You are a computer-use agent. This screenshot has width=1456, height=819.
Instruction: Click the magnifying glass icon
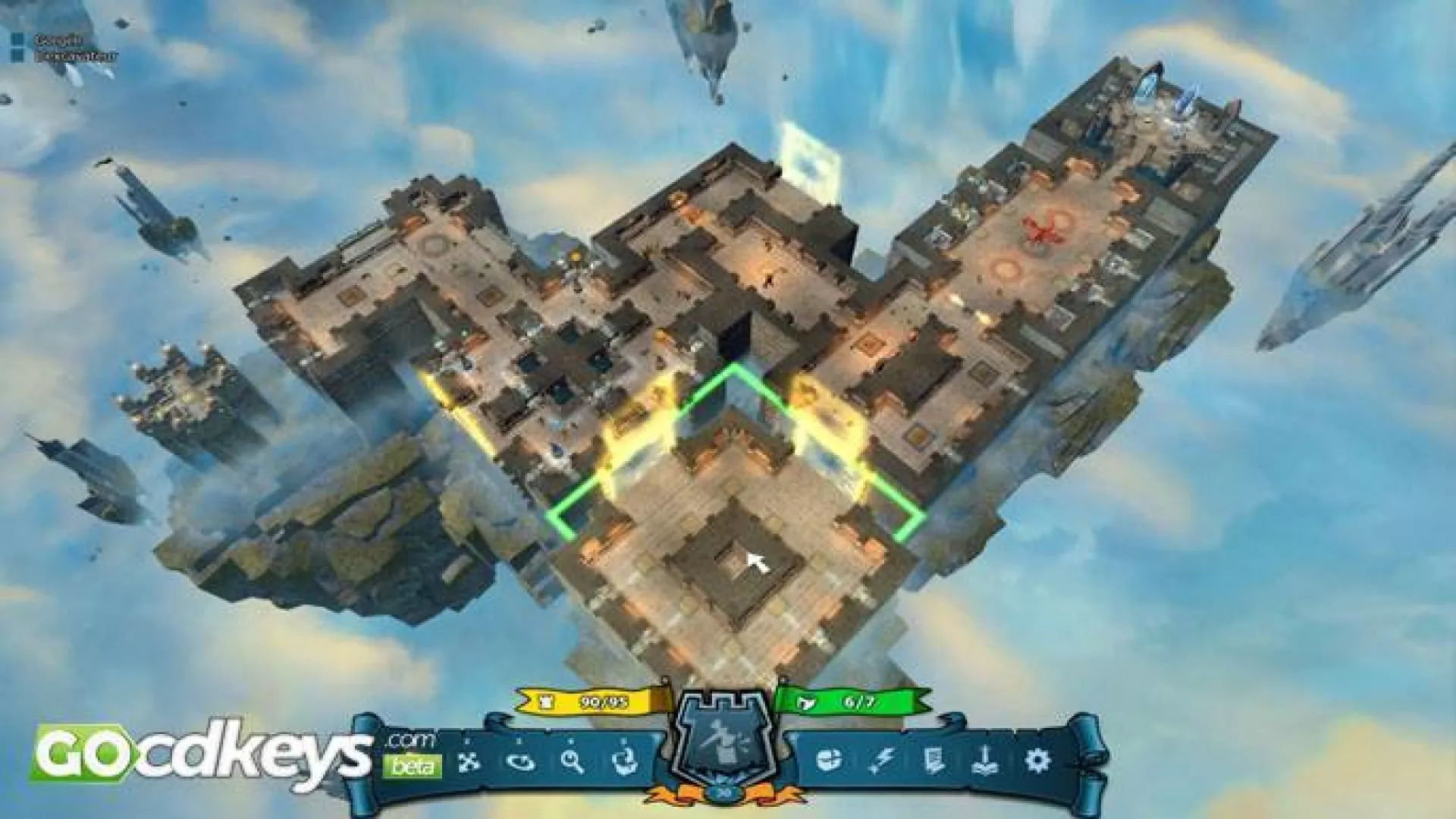coord(573,761)
